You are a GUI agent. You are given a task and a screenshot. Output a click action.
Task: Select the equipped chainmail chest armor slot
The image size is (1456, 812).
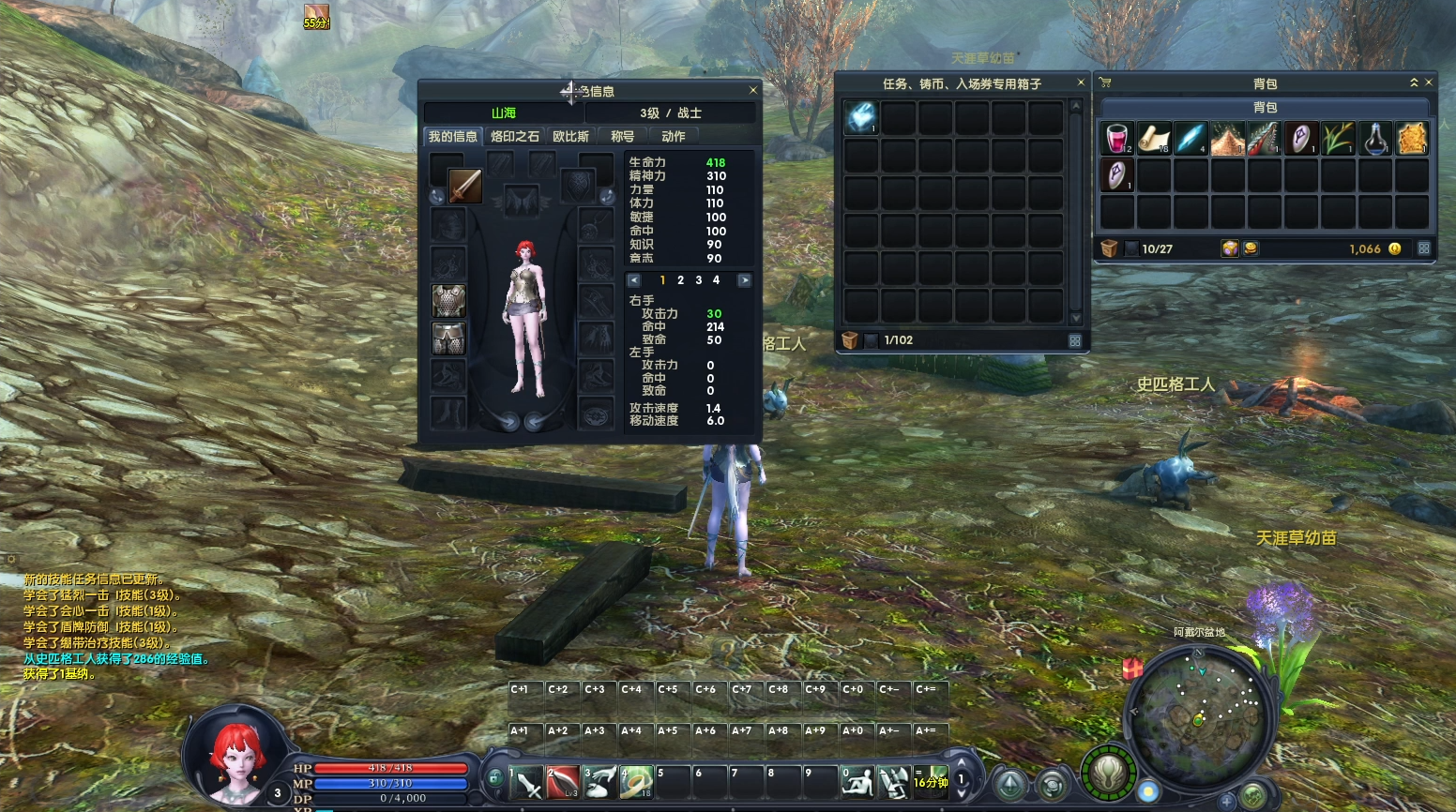448,301
